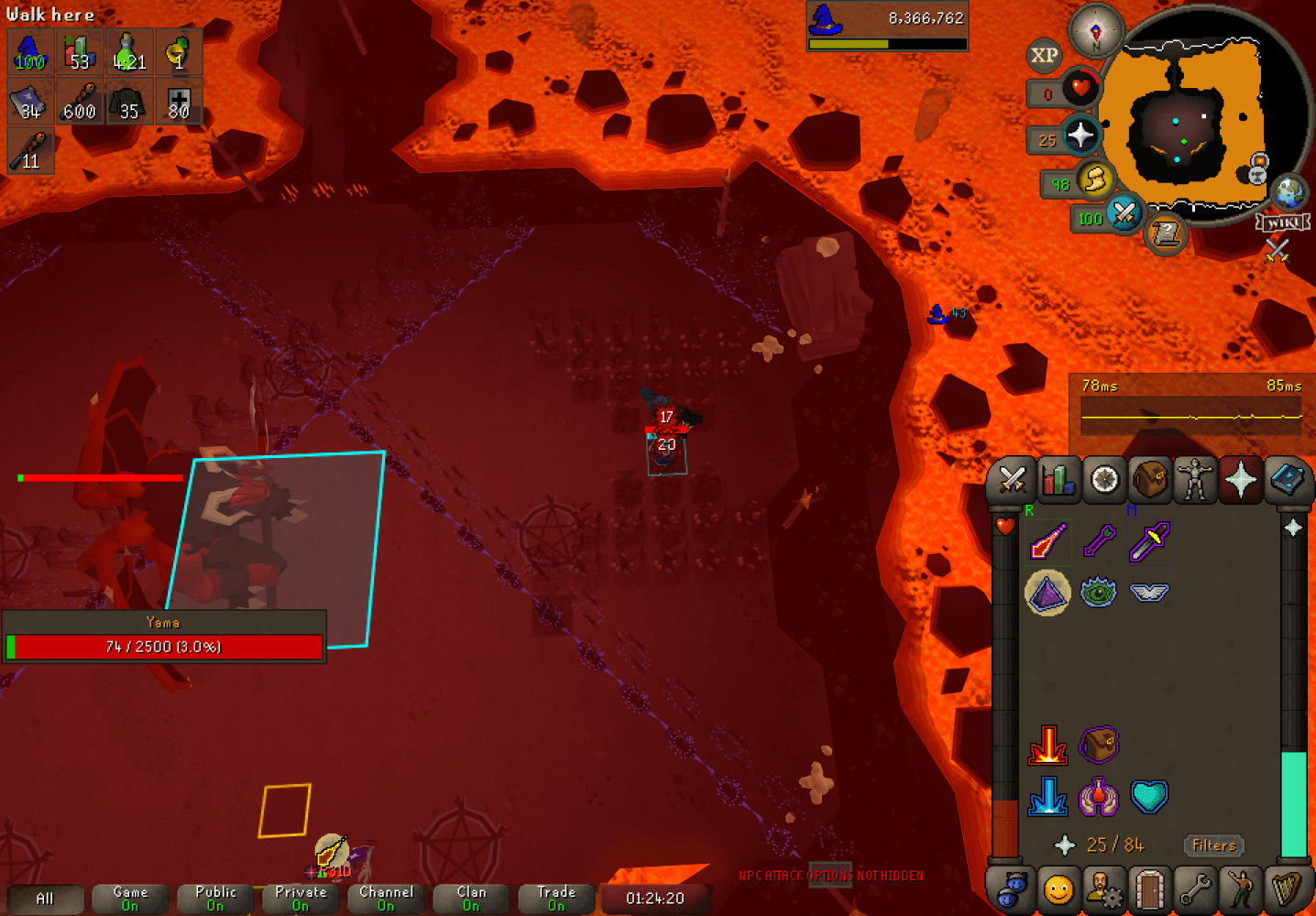Toggle Trade chat off
This screenshot has width=1316, height=916.
point(555,899)
